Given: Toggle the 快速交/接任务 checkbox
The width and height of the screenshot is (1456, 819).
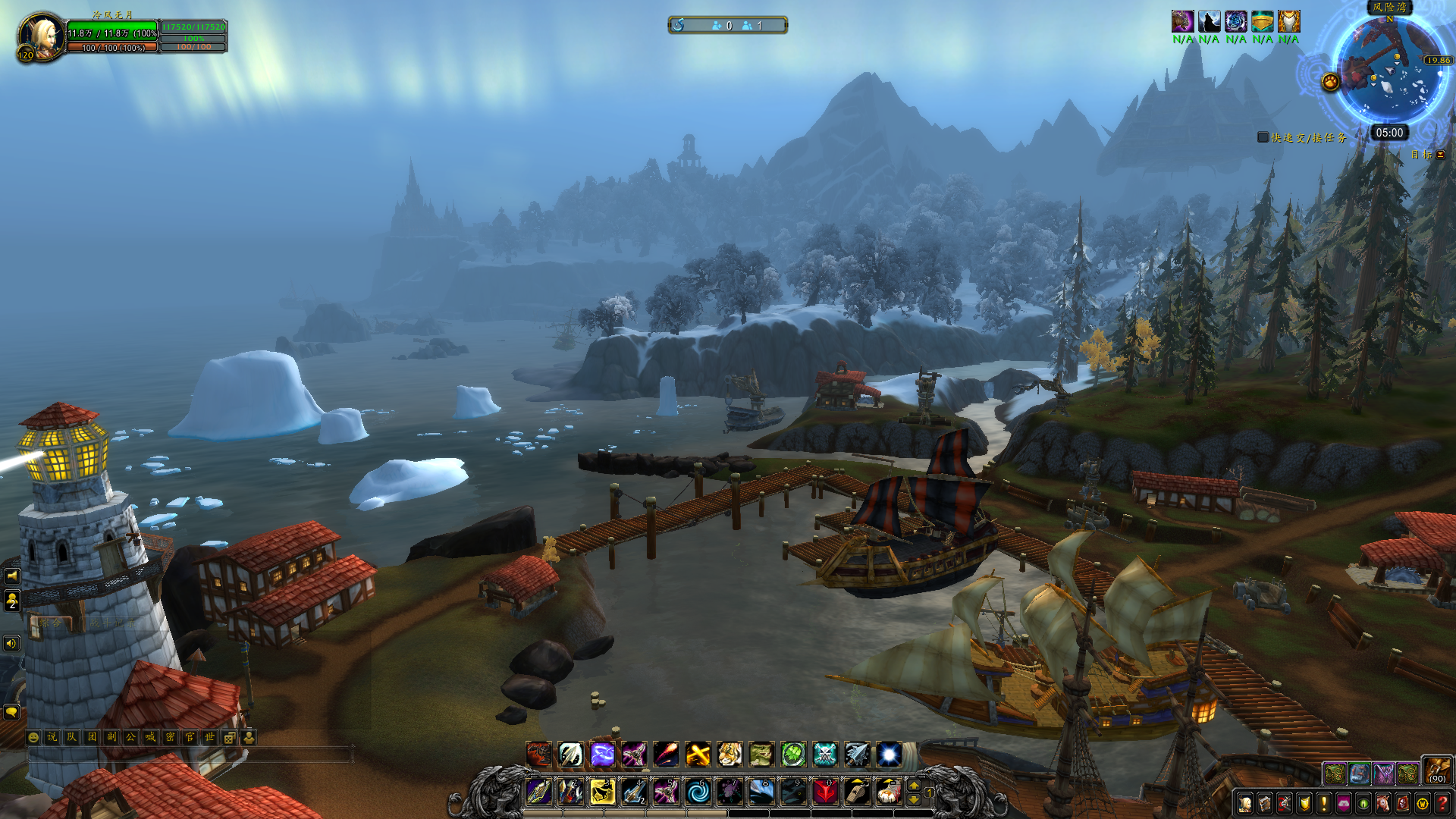Looking at the screenshot, I should [x=1263, y=137].
